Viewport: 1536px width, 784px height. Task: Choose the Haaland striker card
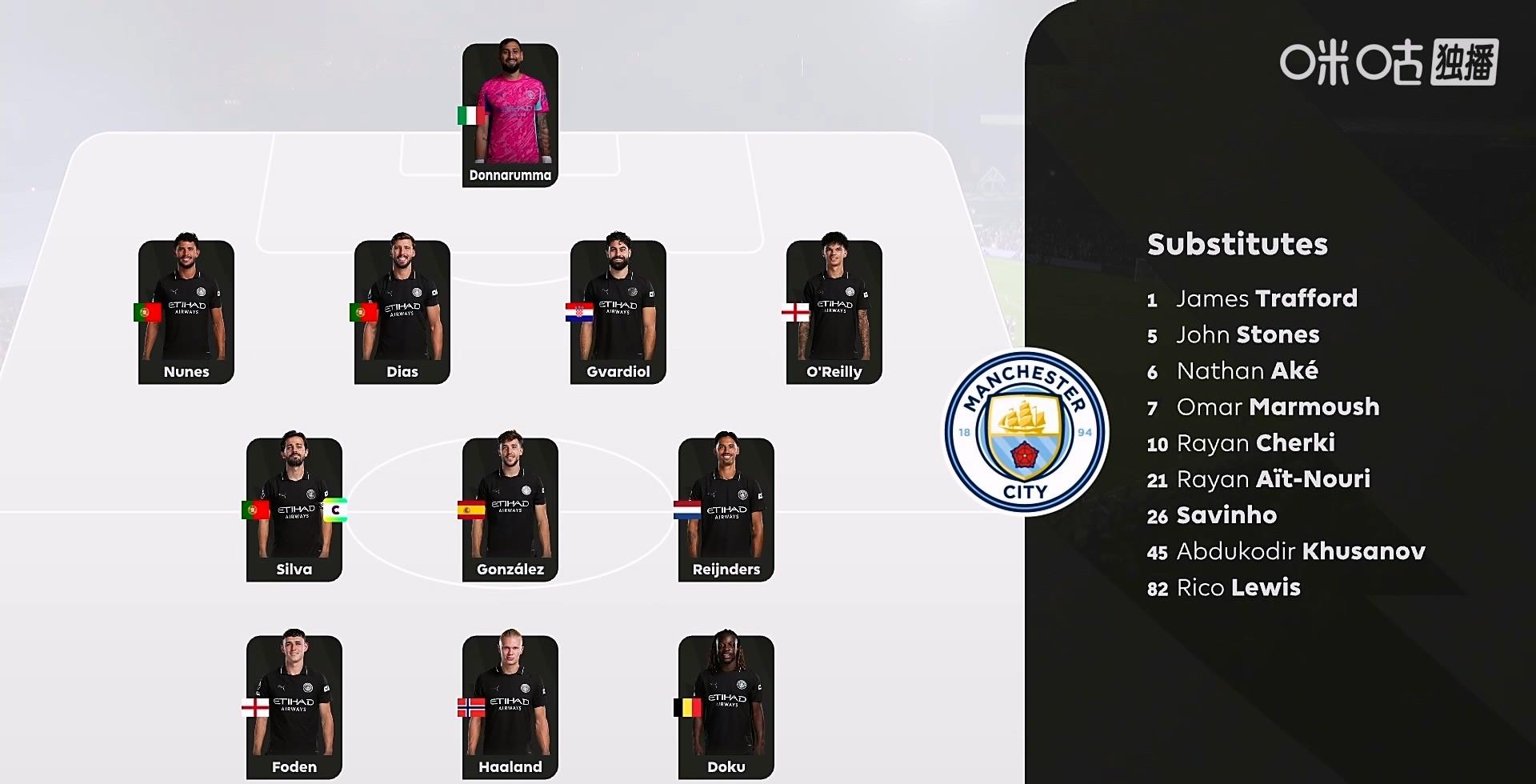[510, 707]
